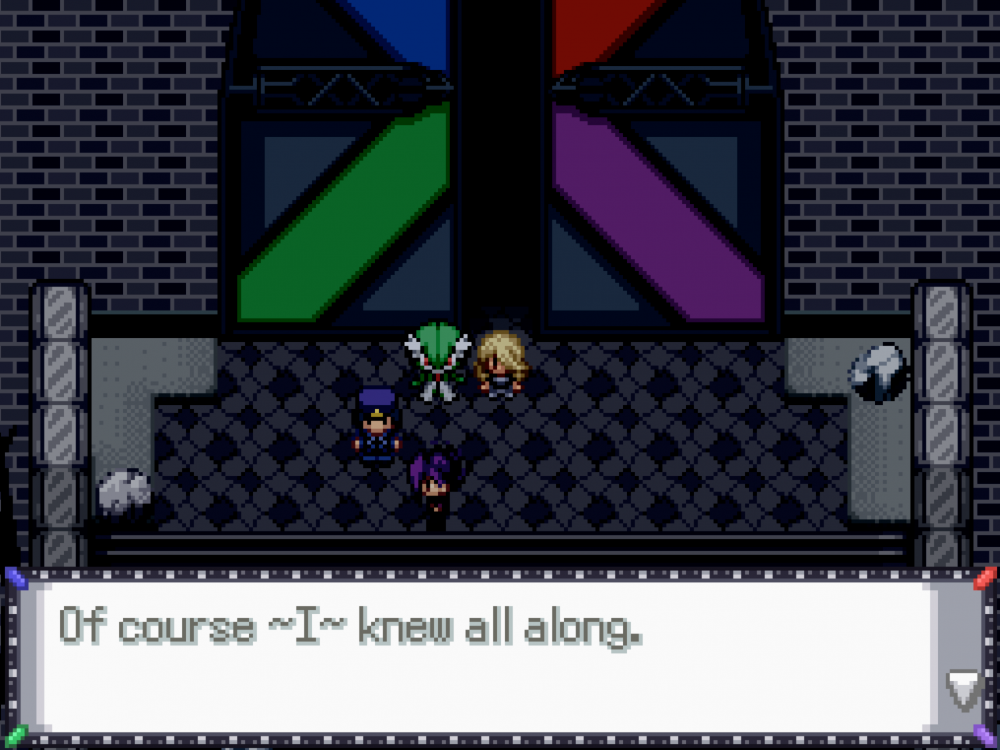Click the dialogue advance arrow
1000x750 pixels.
point(963,690)
